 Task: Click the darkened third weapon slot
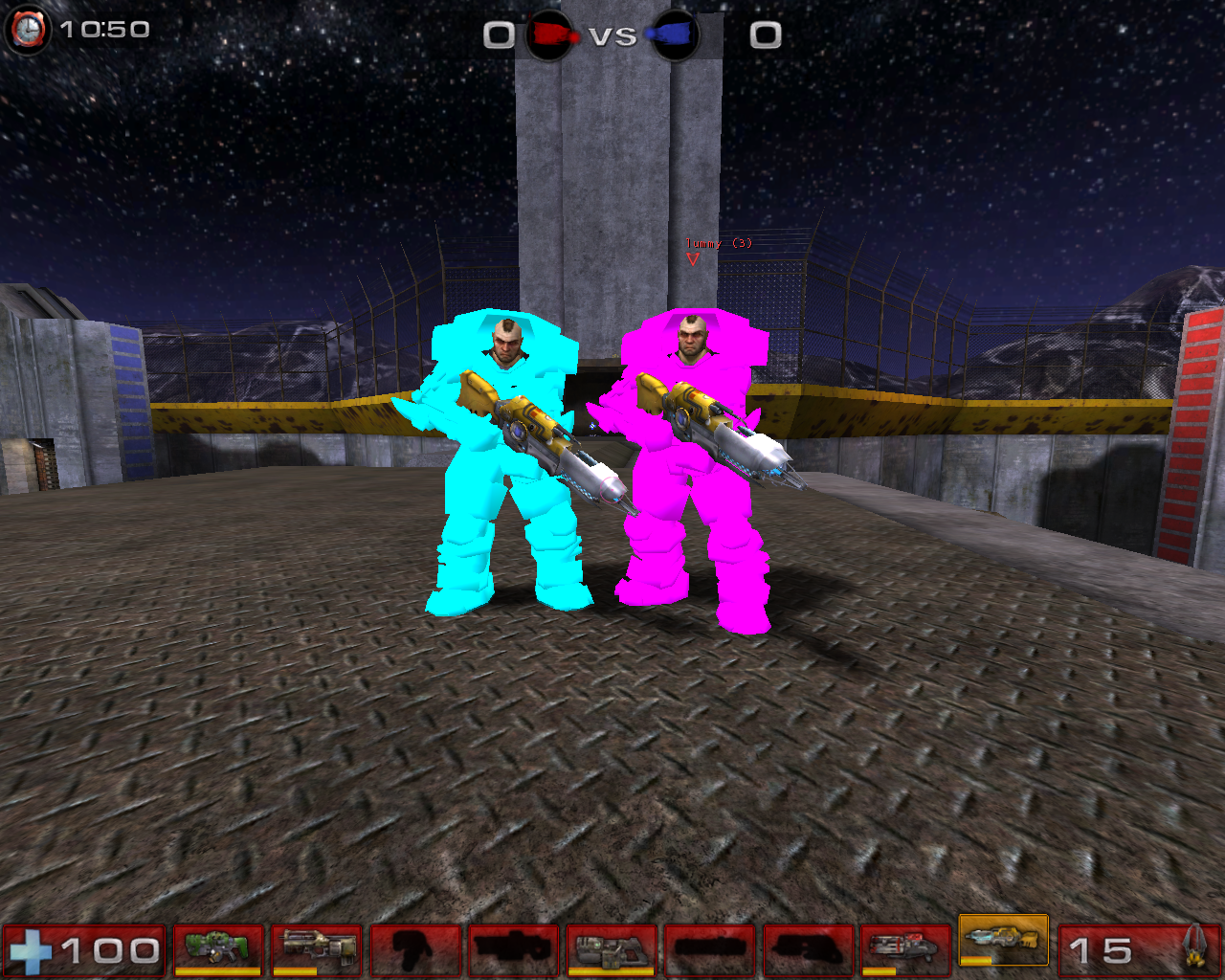pos(414,942)
